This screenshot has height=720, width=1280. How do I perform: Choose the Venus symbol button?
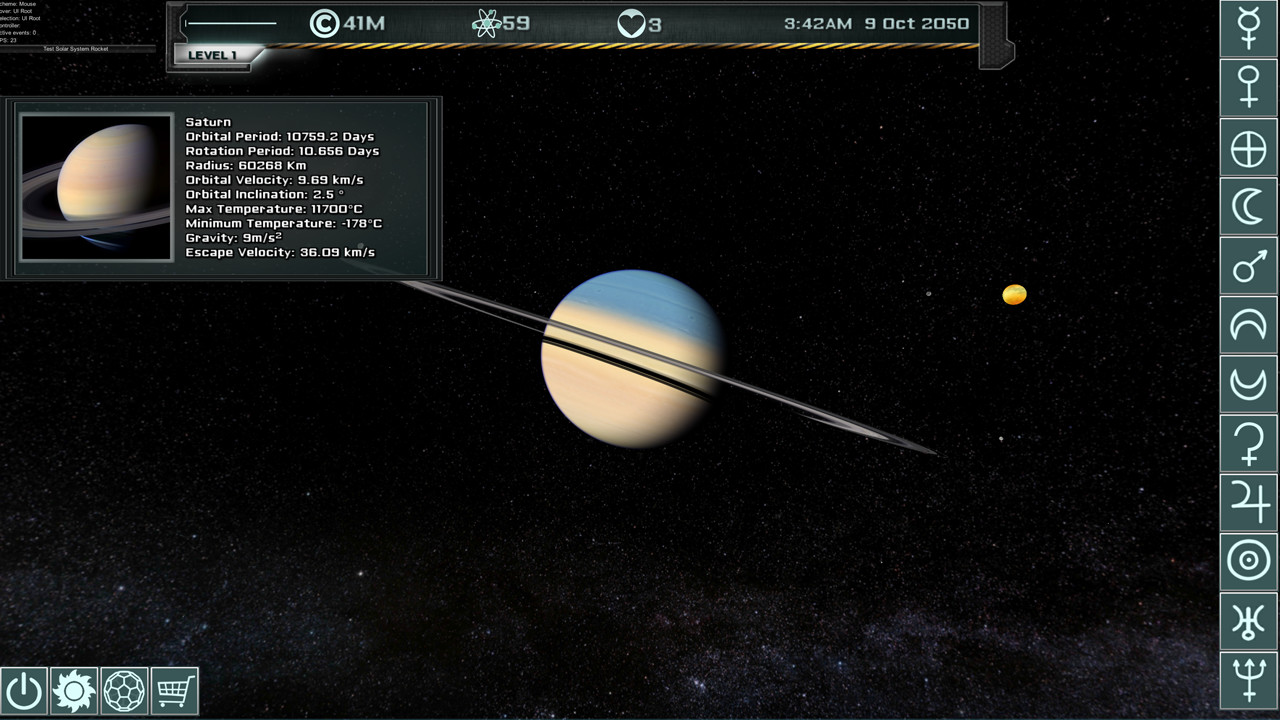1249,86
